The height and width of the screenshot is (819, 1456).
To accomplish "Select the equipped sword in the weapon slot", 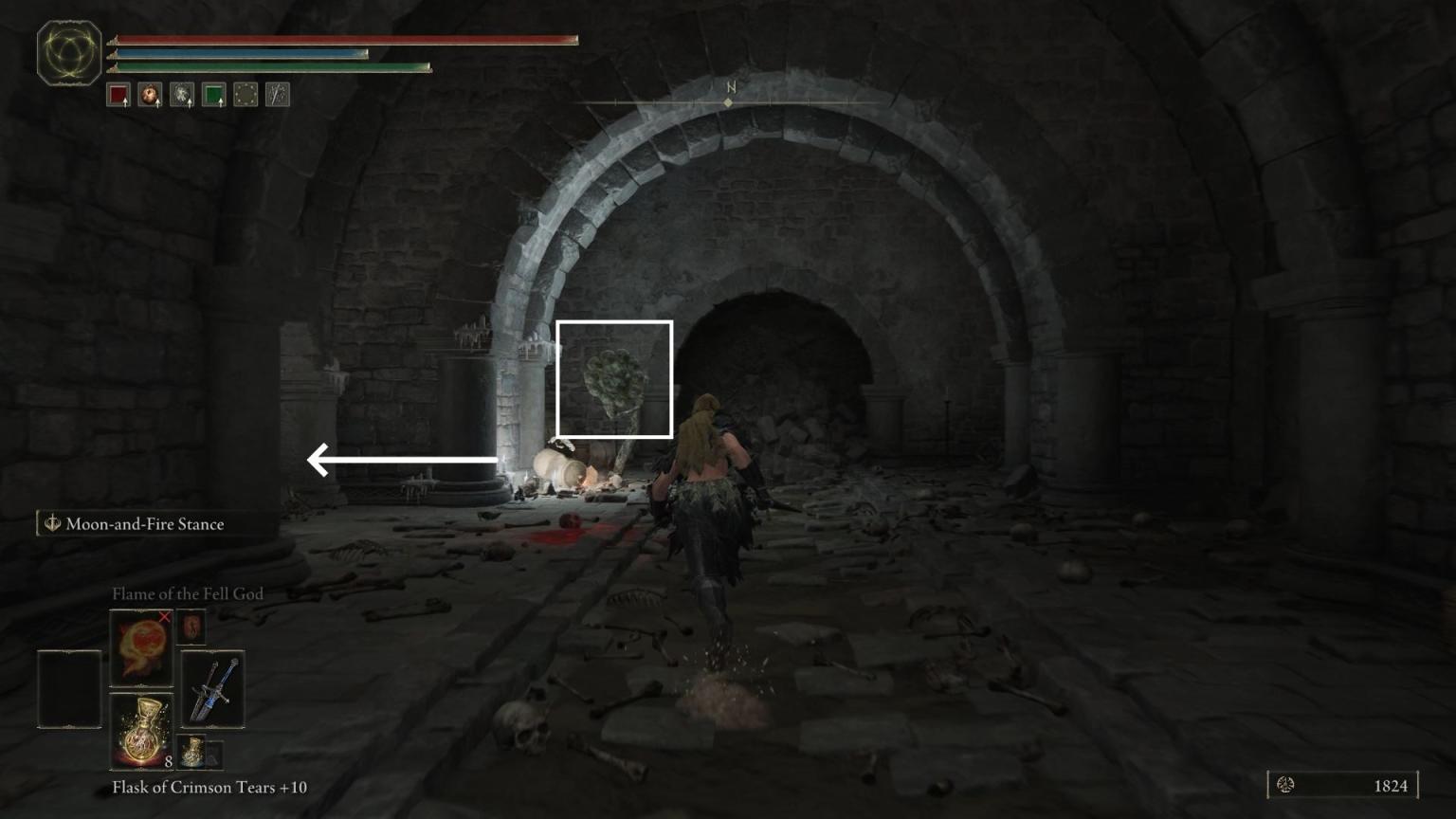I will point(210,690).
